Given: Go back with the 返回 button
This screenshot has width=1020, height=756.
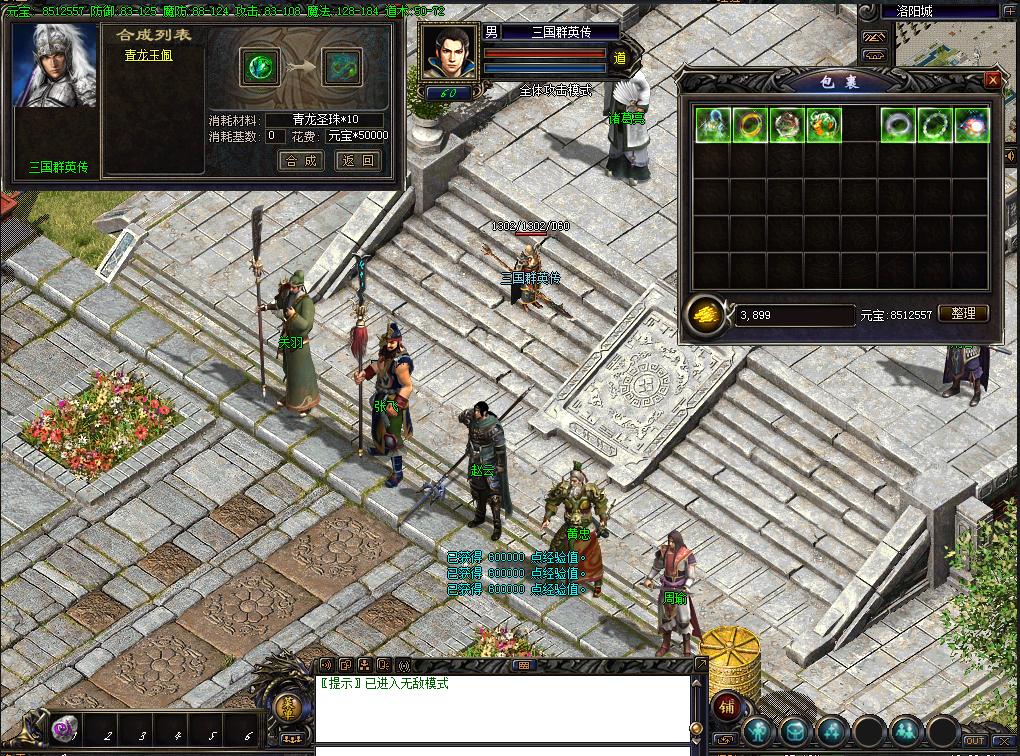Looking at the screenshot, I should coord(357,160).
